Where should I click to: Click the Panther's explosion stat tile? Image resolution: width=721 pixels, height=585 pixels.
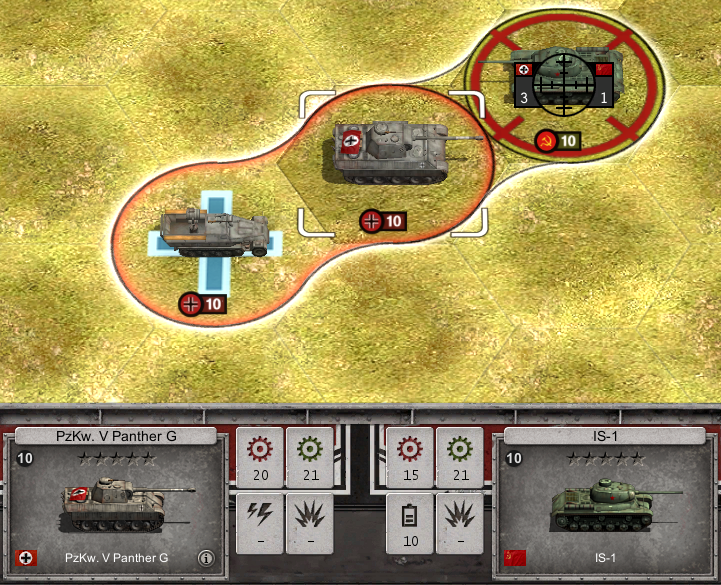[310, 523]
